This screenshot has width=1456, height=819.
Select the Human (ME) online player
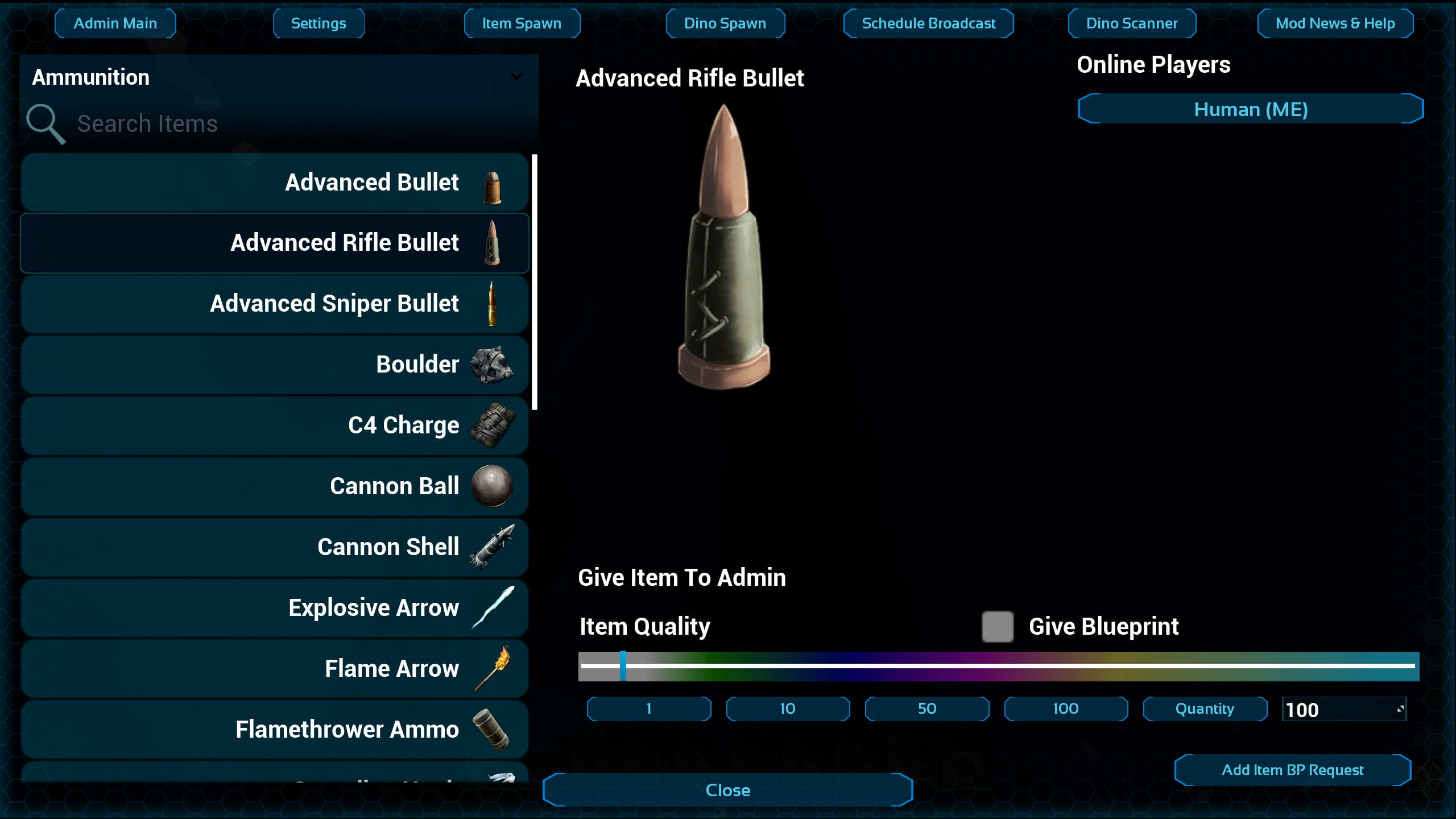pos(1250,109)
